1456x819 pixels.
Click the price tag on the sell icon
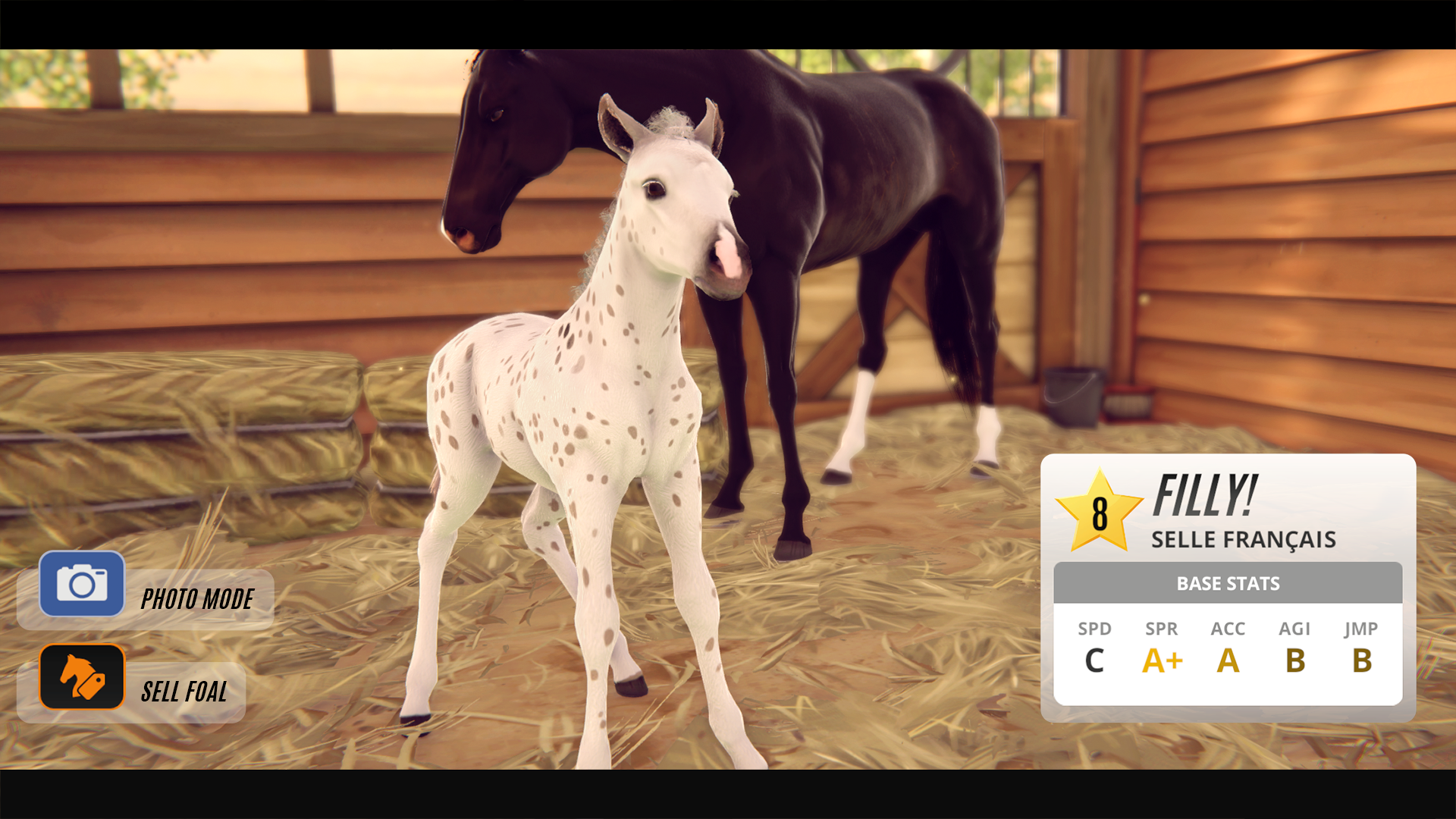(93, 686)
